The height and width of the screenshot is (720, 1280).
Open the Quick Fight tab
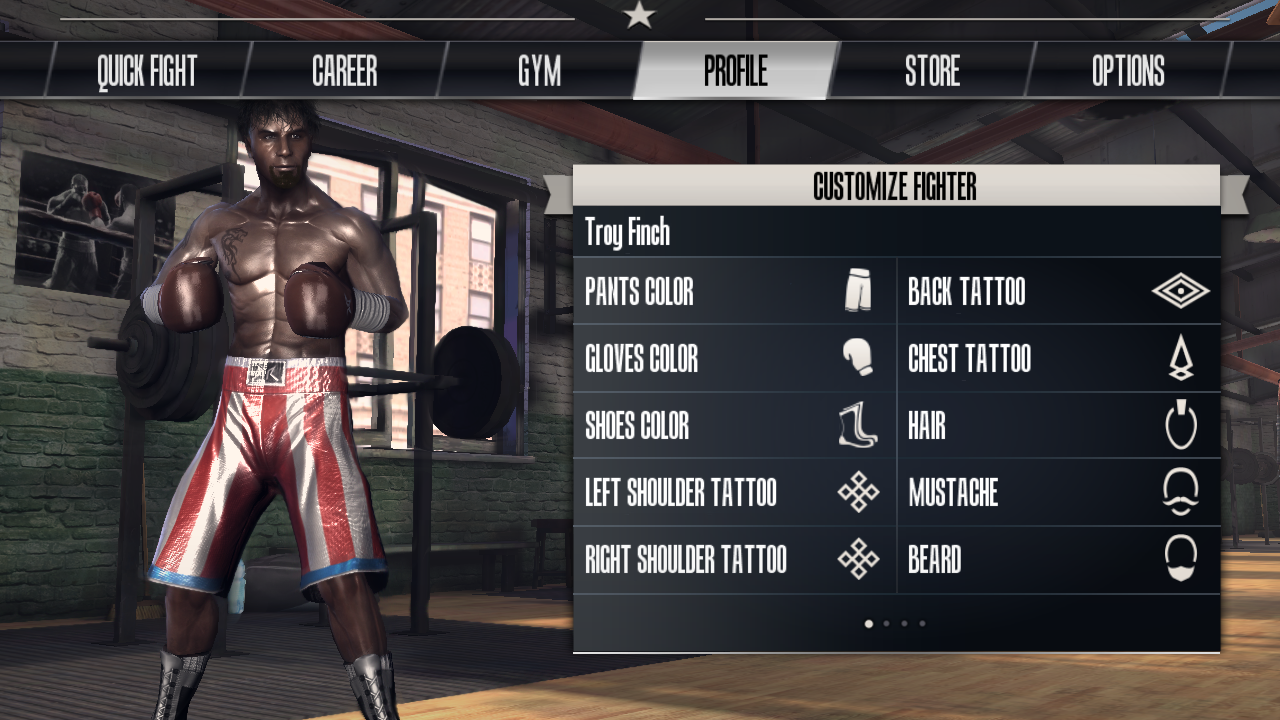coord(147,71)
